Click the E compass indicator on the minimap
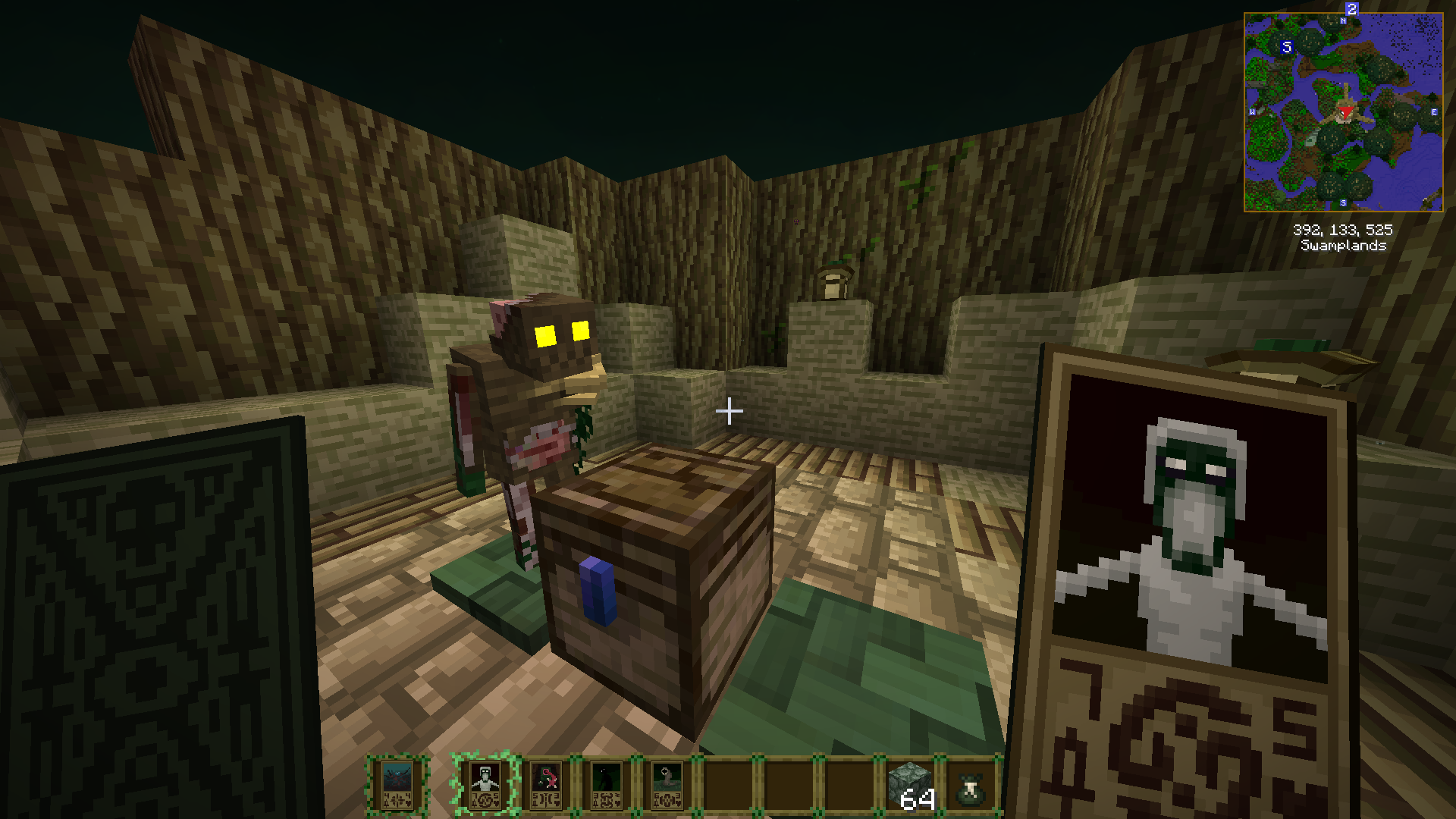Viewport: 1456px width, 819px height. click(x=1433, y=112)
